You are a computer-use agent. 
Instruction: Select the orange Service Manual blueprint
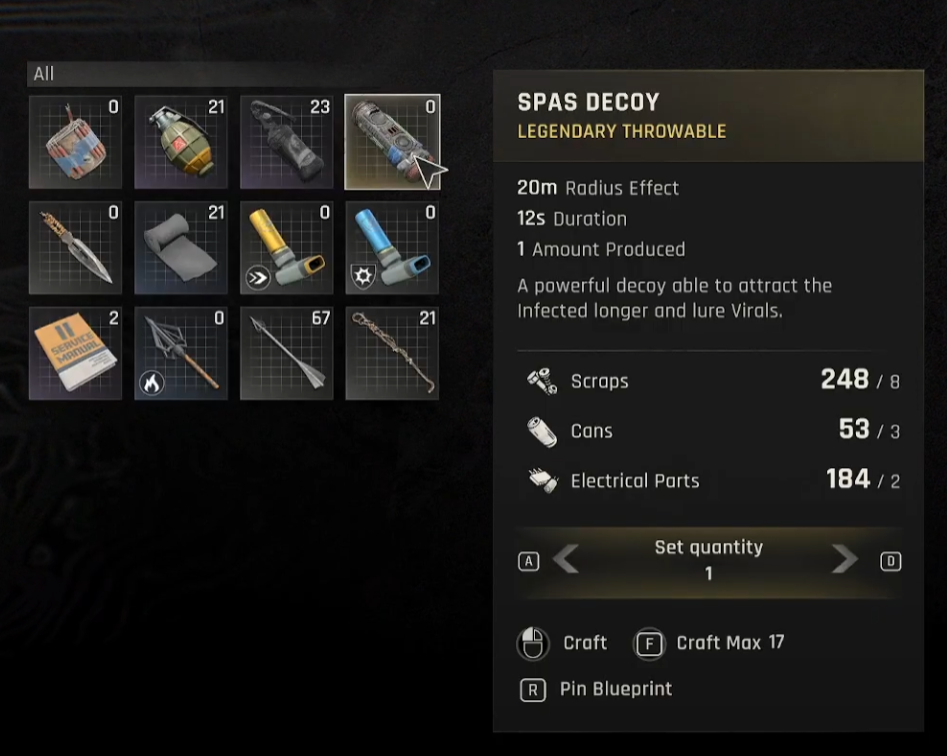click(76, 353)
